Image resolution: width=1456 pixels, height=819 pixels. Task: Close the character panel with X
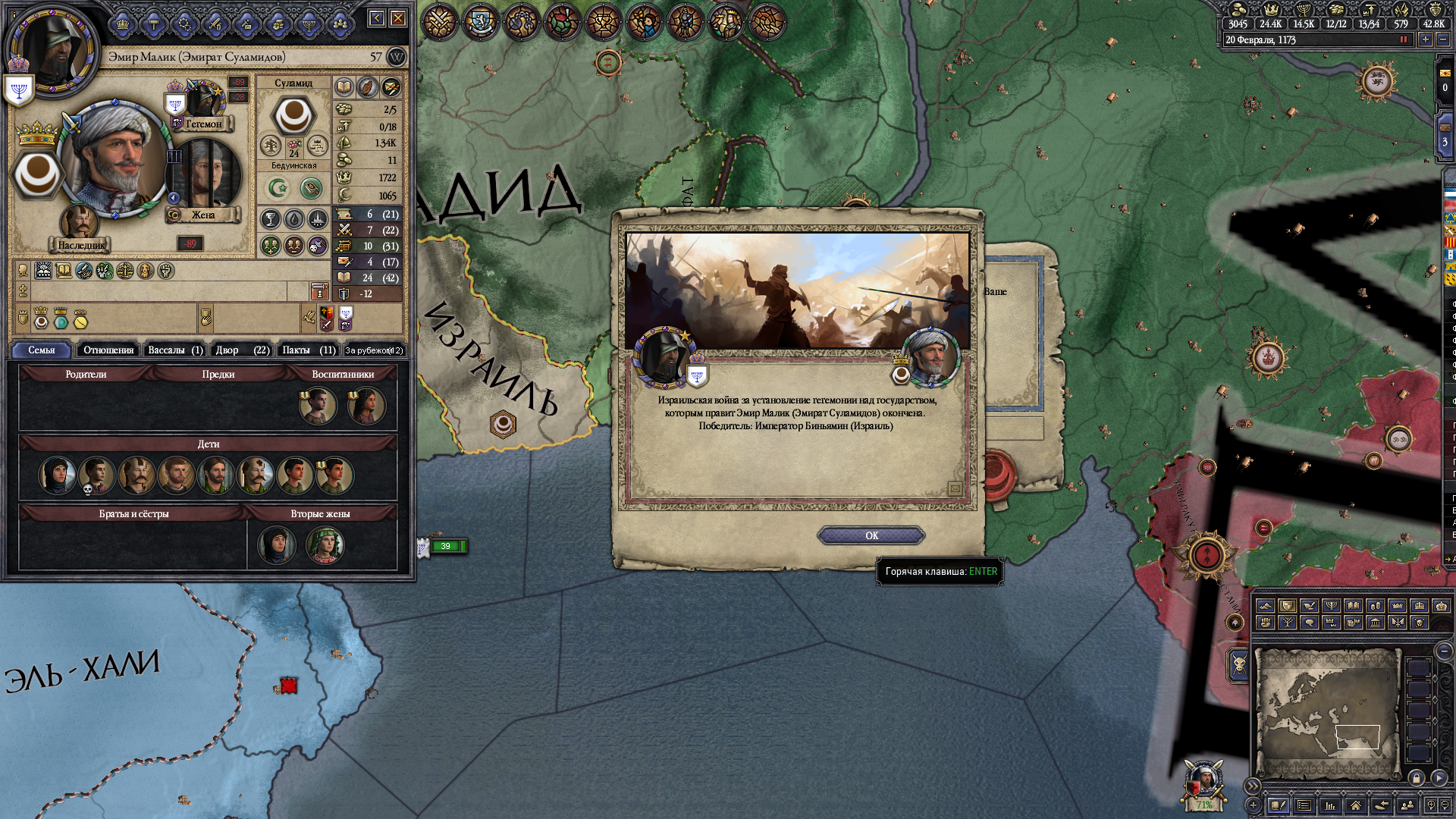[x=398, y=18]
